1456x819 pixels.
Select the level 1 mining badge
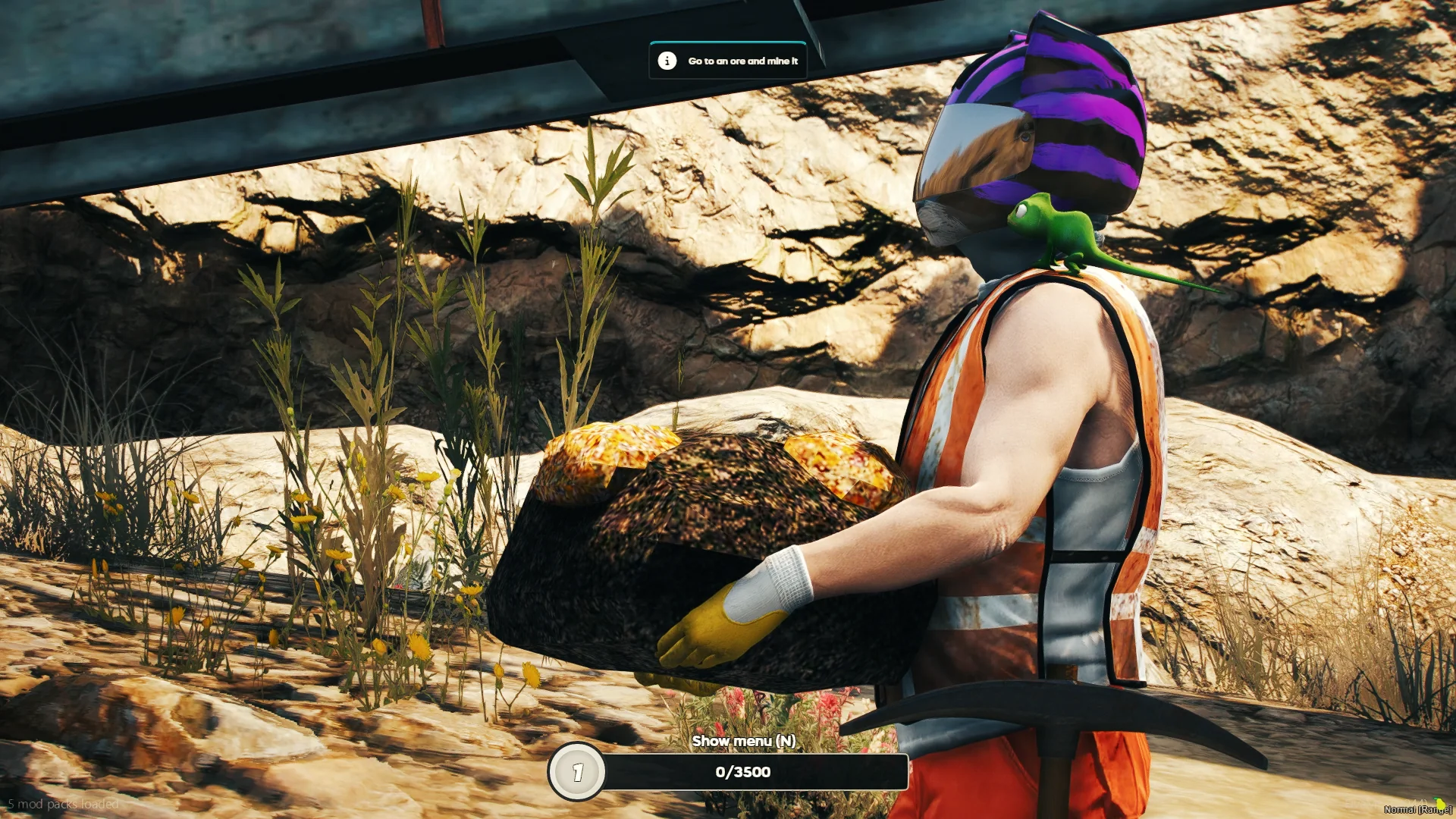(x=577, y=772)
